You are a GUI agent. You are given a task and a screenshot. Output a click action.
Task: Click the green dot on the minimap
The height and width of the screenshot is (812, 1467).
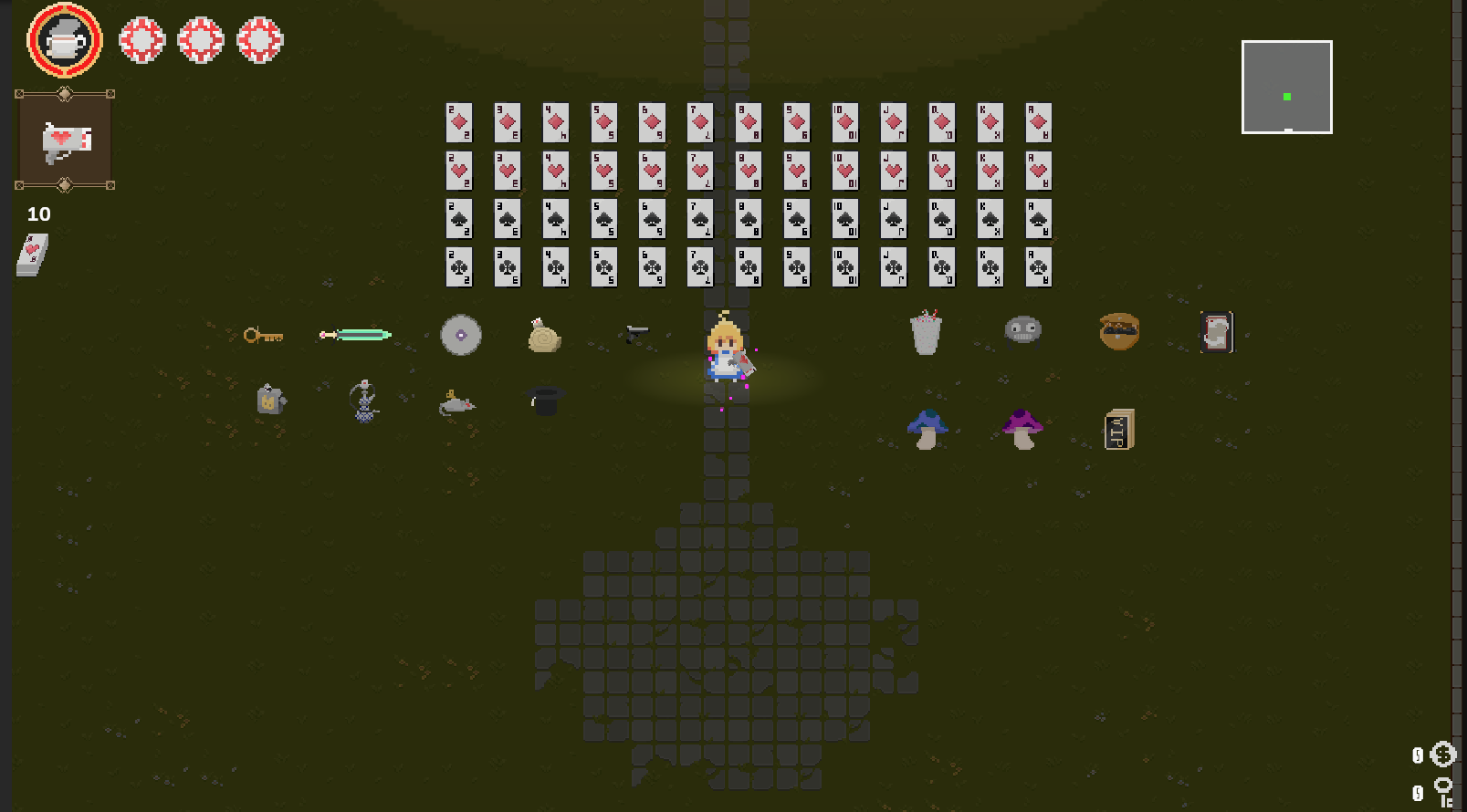coord(1285,95)
